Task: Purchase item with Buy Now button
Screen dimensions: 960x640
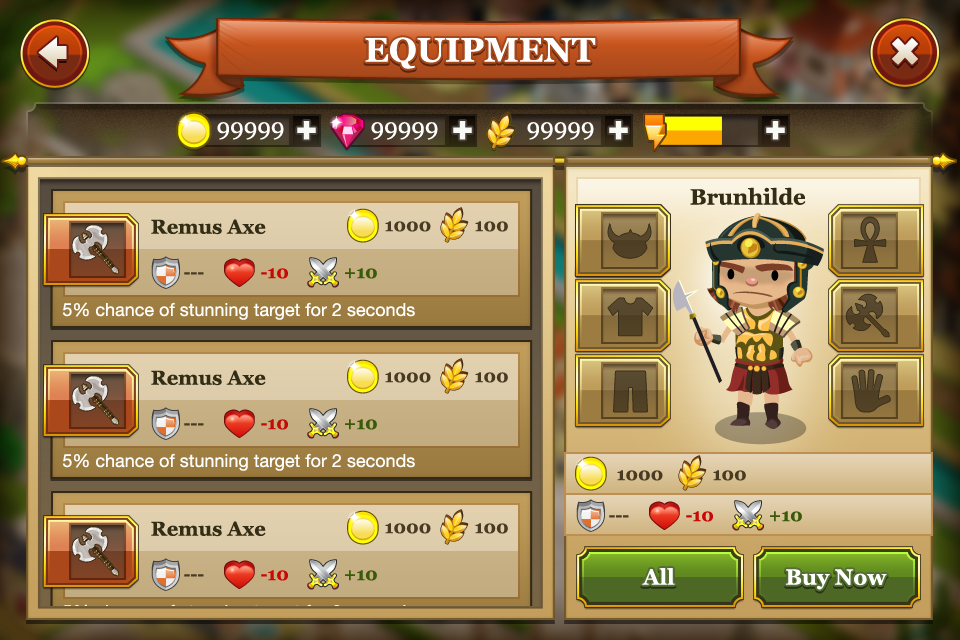Action: click(836, 578)
